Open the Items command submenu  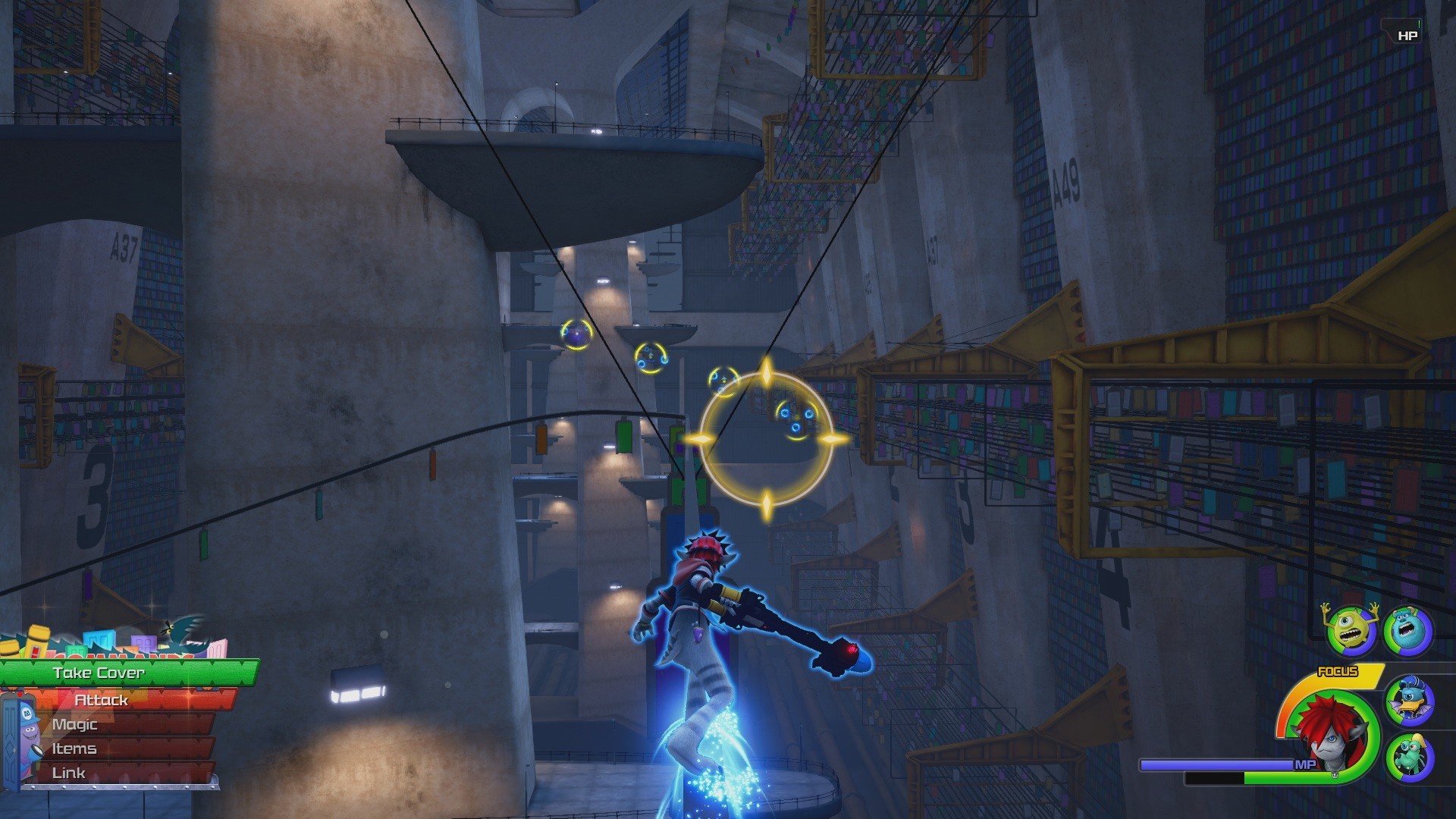point(76,748)
